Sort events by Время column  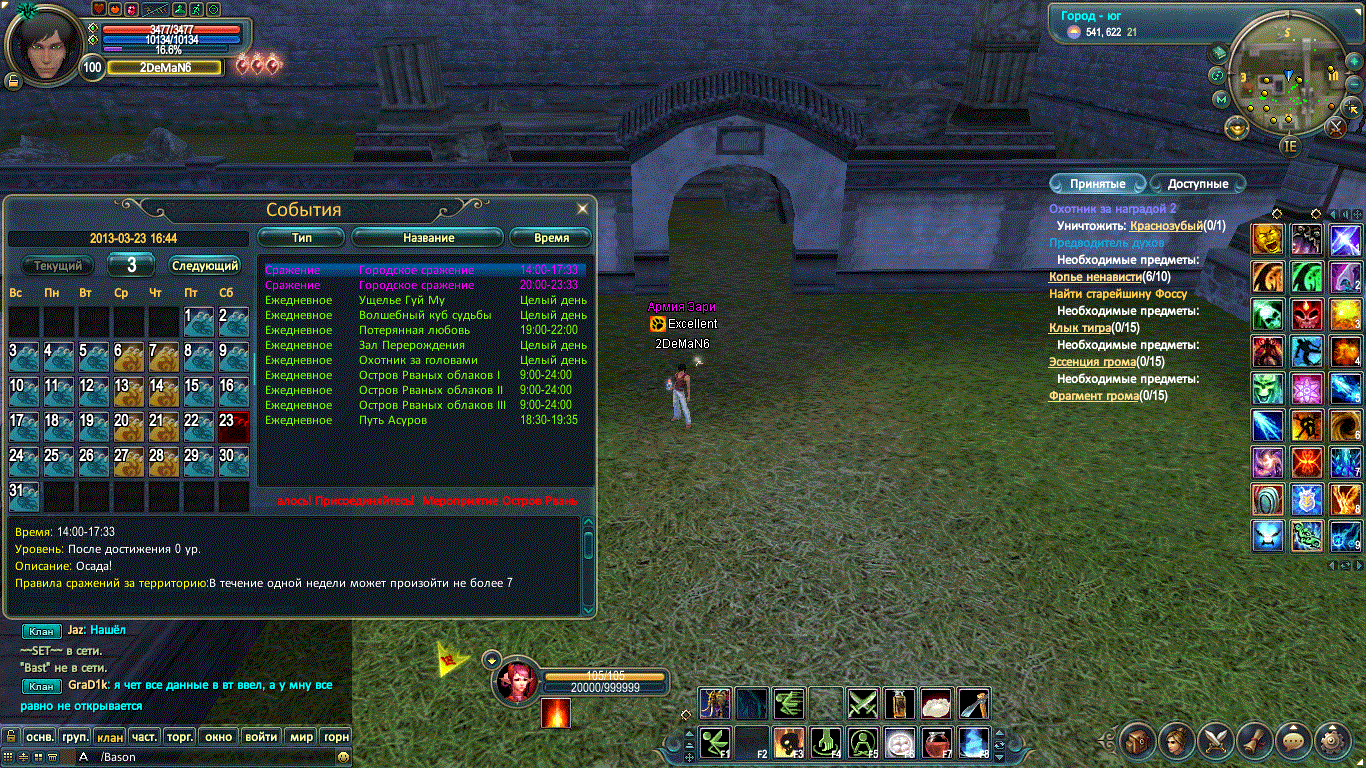[x=551, y=238]
